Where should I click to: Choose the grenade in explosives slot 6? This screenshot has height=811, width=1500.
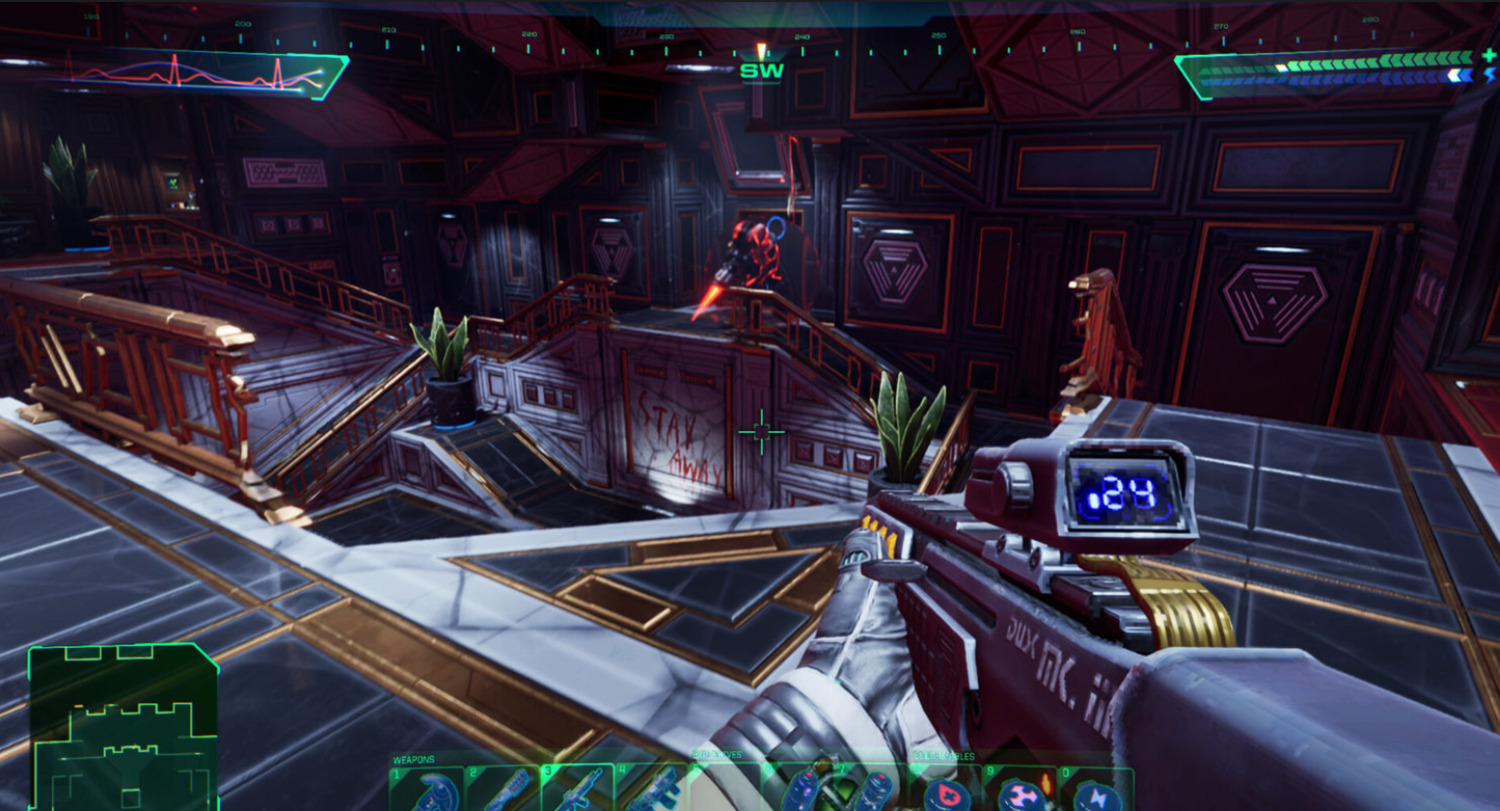tap(800, 789)
